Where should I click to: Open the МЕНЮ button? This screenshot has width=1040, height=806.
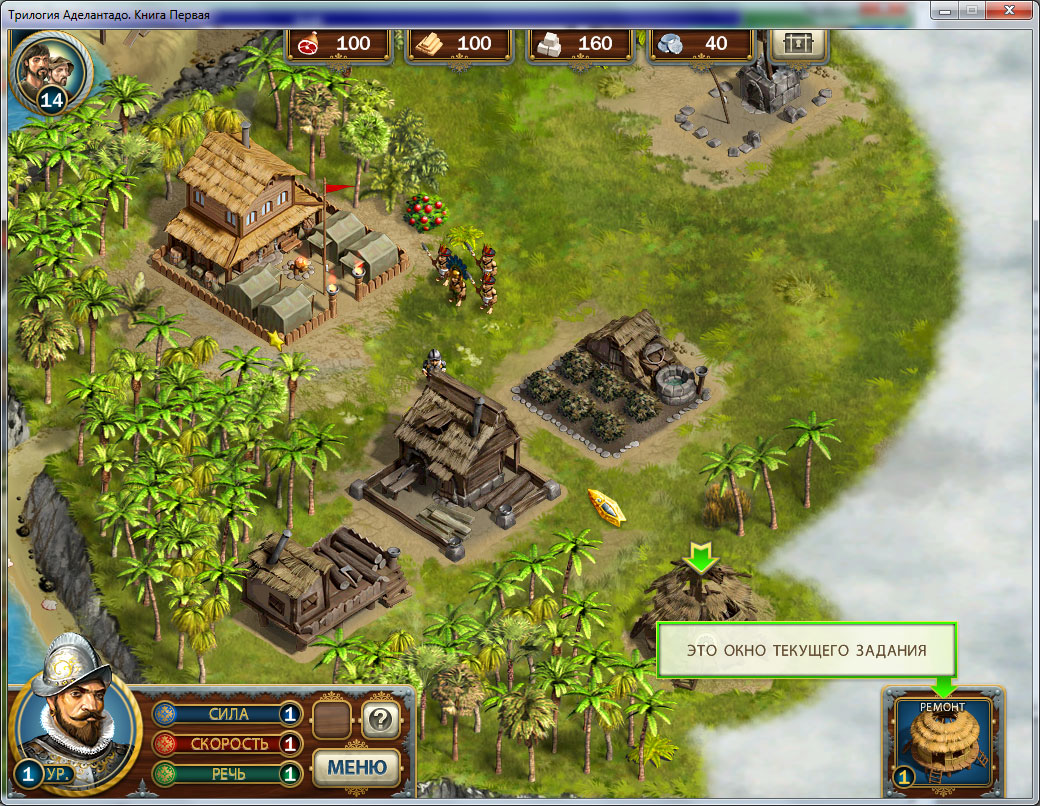coord(357,767)
